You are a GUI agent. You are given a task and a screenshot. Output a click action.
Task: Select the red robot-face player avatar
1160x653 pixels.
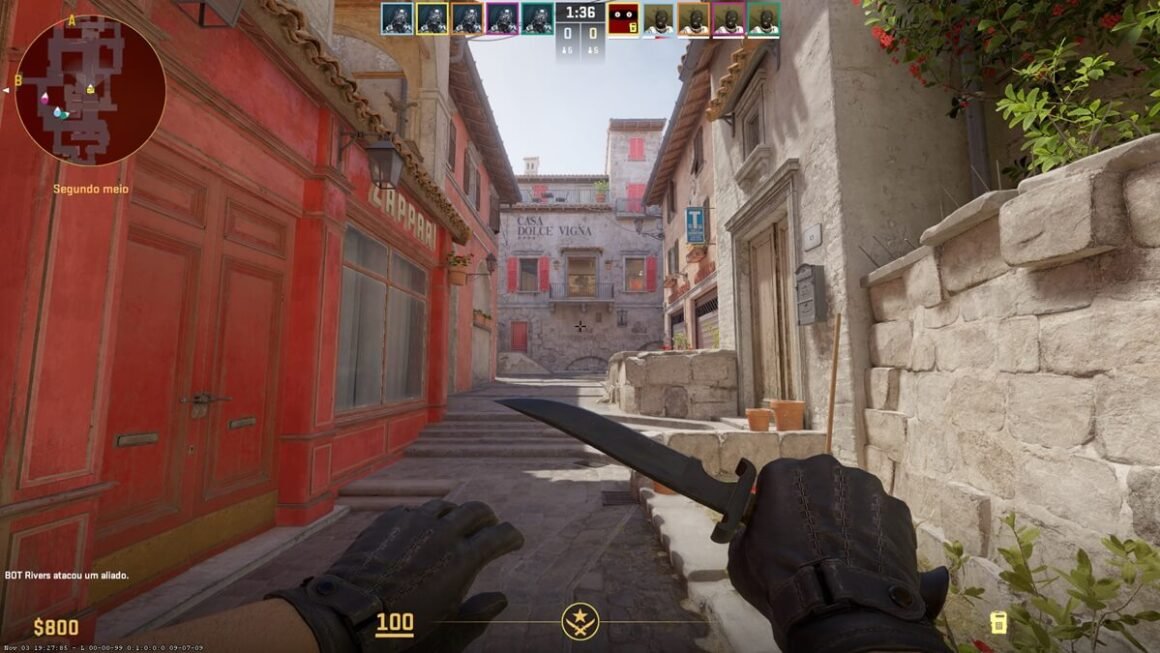(x=623, y=18)
